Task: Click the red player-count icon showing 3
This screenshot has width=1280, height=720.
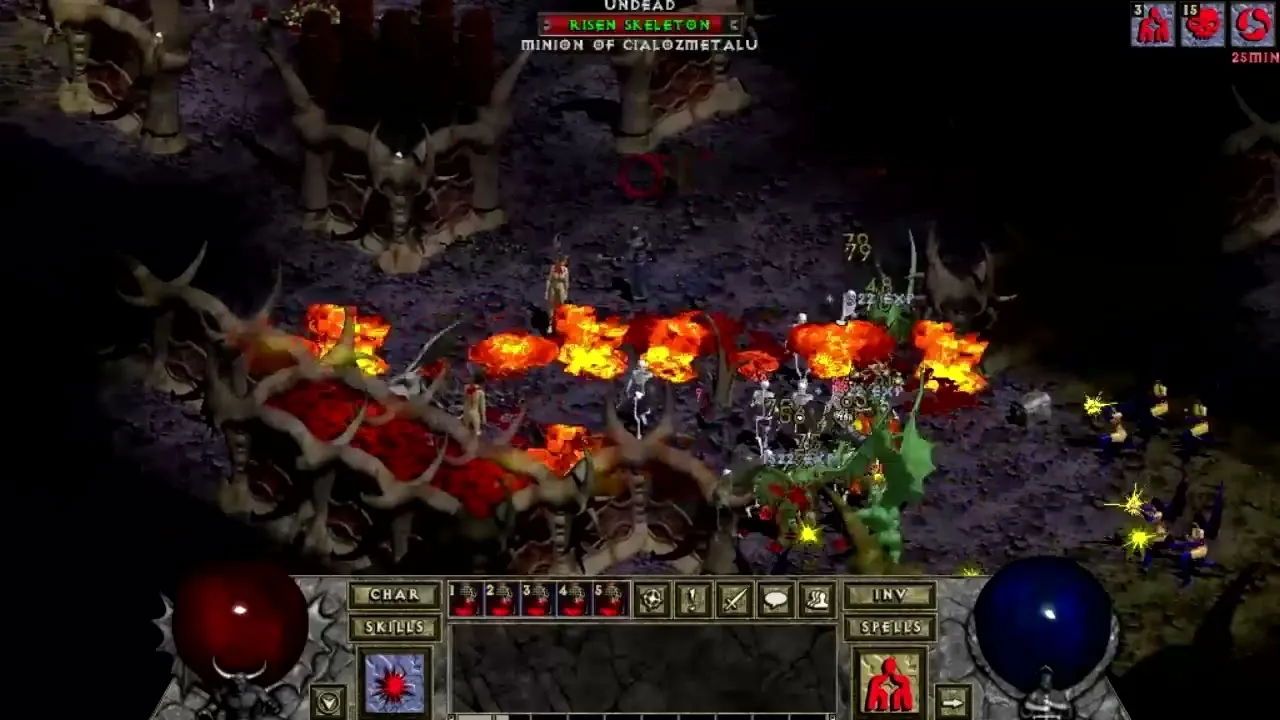Action: tap(1153, 23)
